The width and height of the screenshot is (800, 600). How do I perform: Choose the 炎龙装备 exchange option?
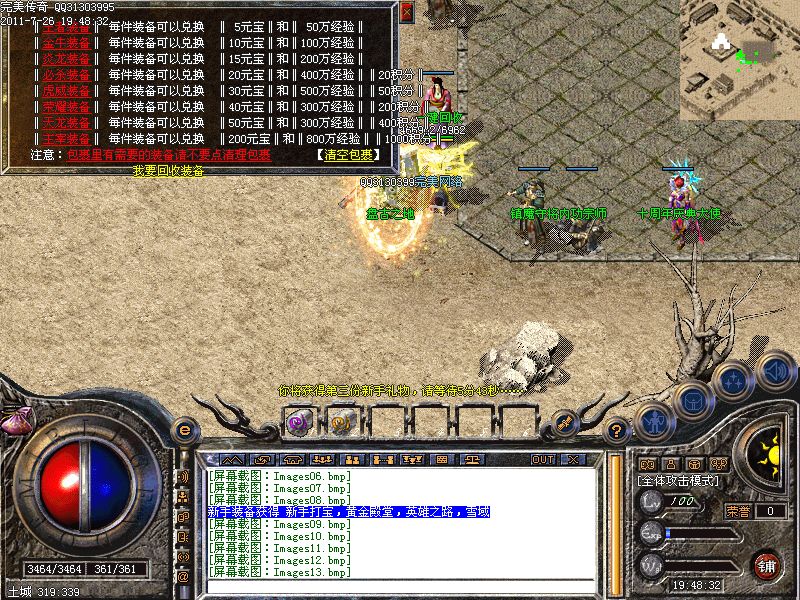(x=65, y=59)
